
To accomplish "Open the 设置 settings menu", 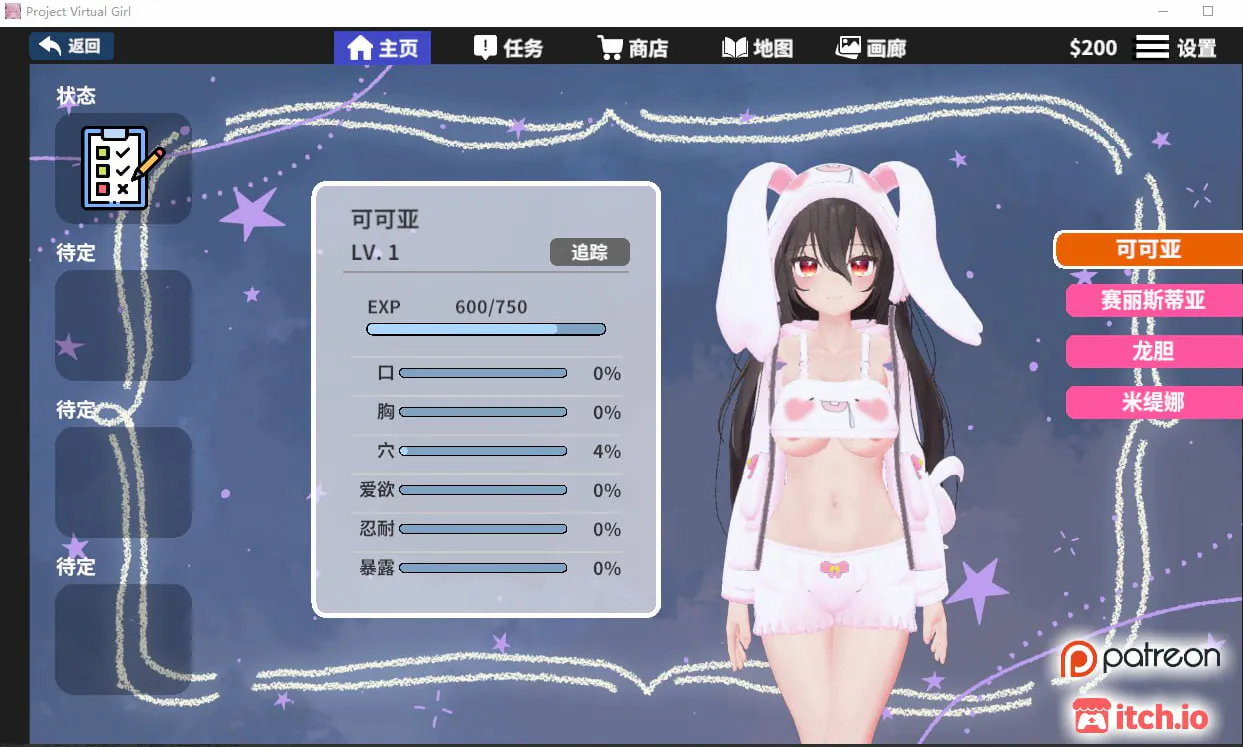I will click(1175, 48).
